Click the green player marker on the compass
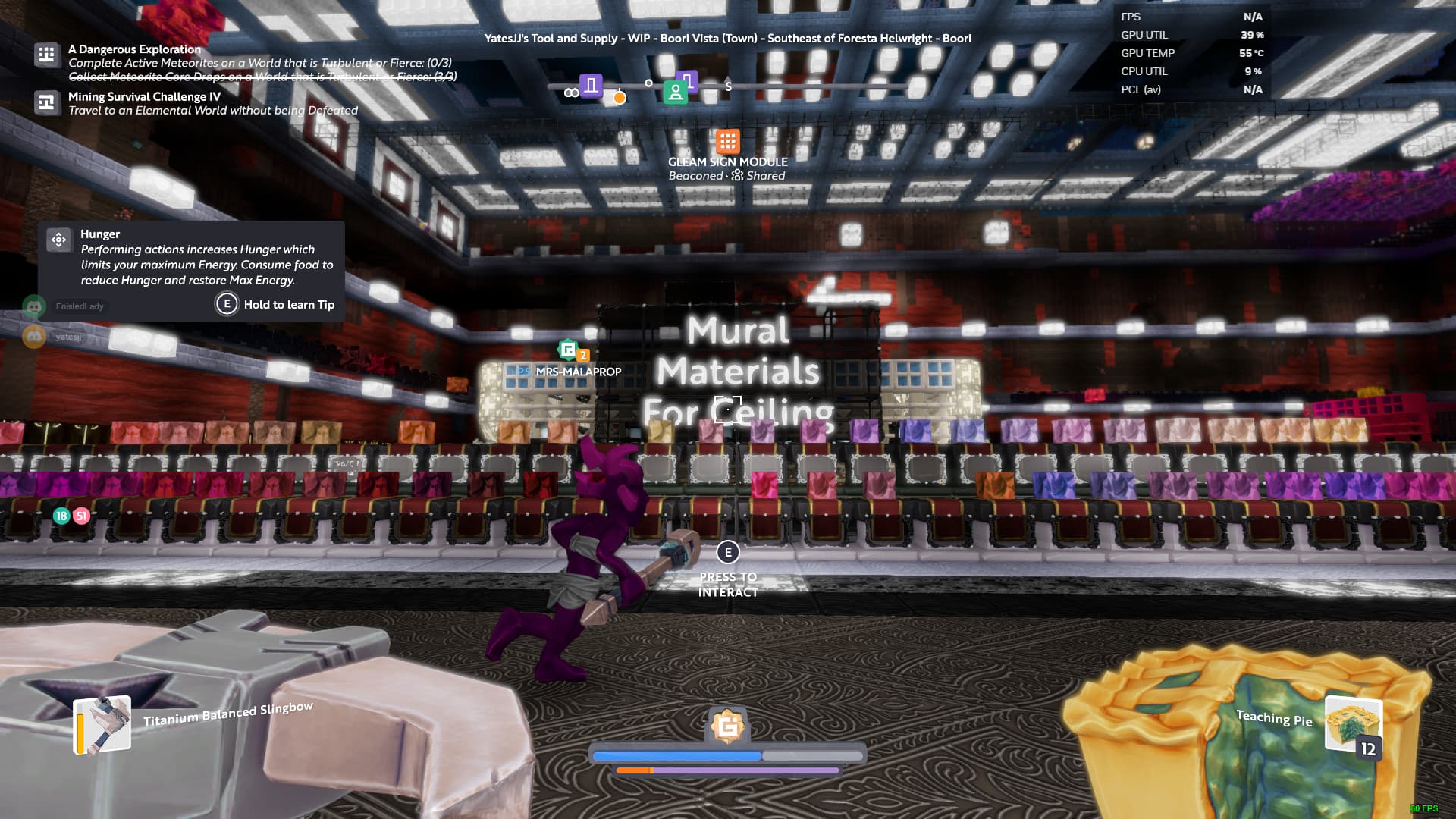 (x=674, y=93)
